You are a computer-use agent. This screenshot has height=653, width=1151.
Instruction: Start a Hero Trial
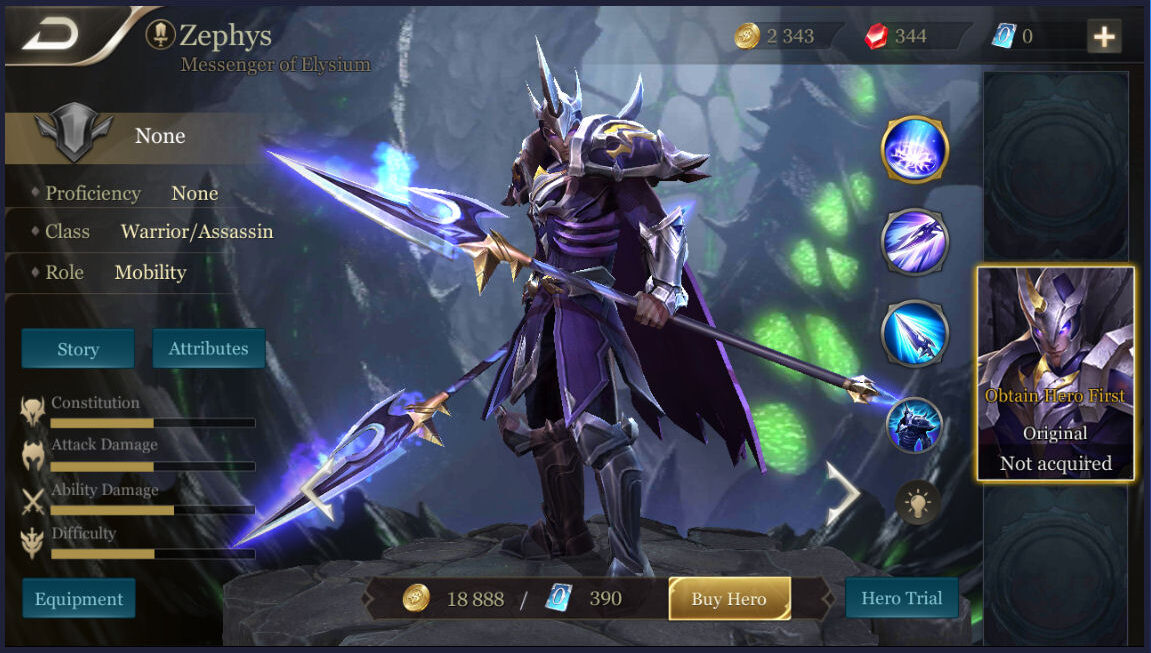pos(901,598)
